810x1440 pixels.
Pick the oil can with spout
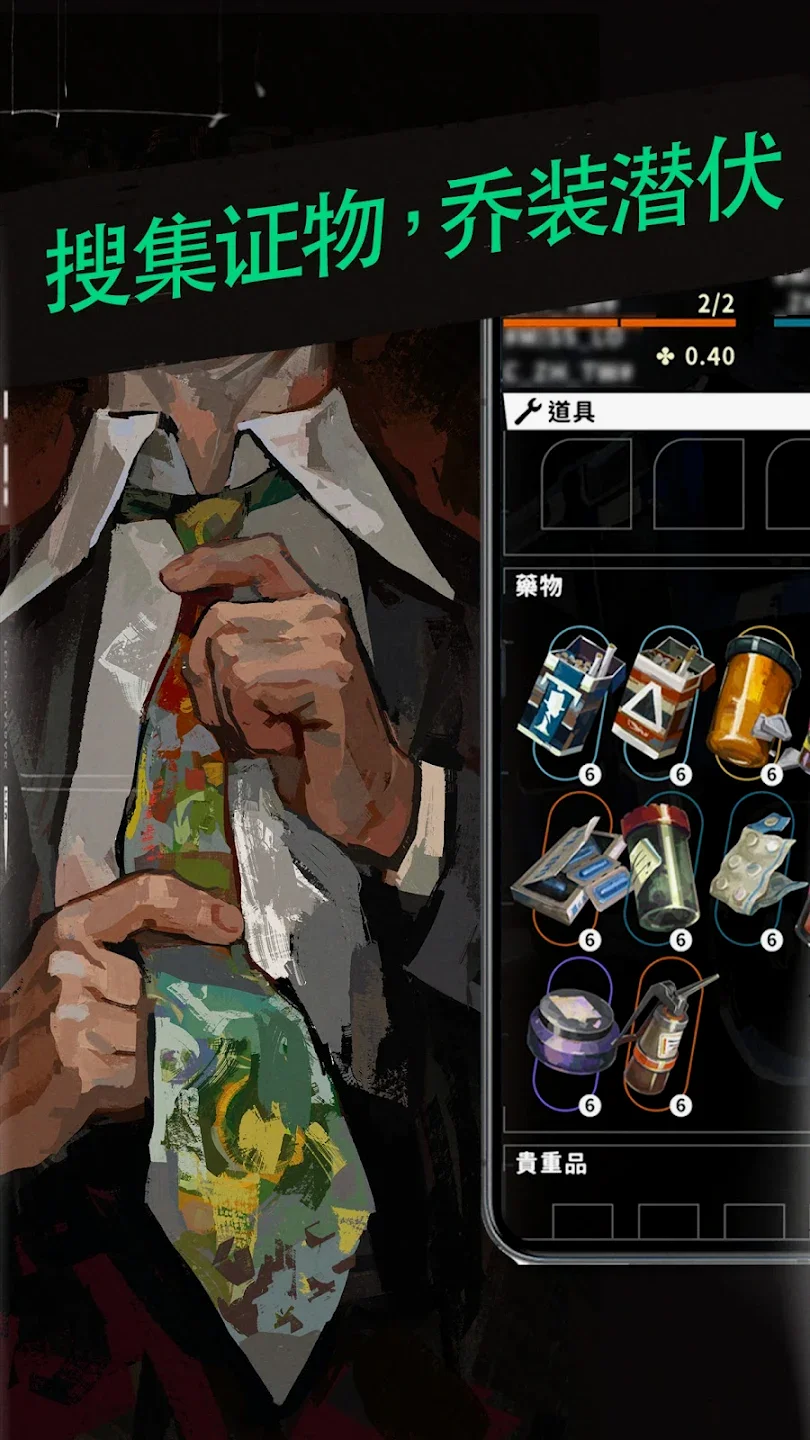[665, 1035]
